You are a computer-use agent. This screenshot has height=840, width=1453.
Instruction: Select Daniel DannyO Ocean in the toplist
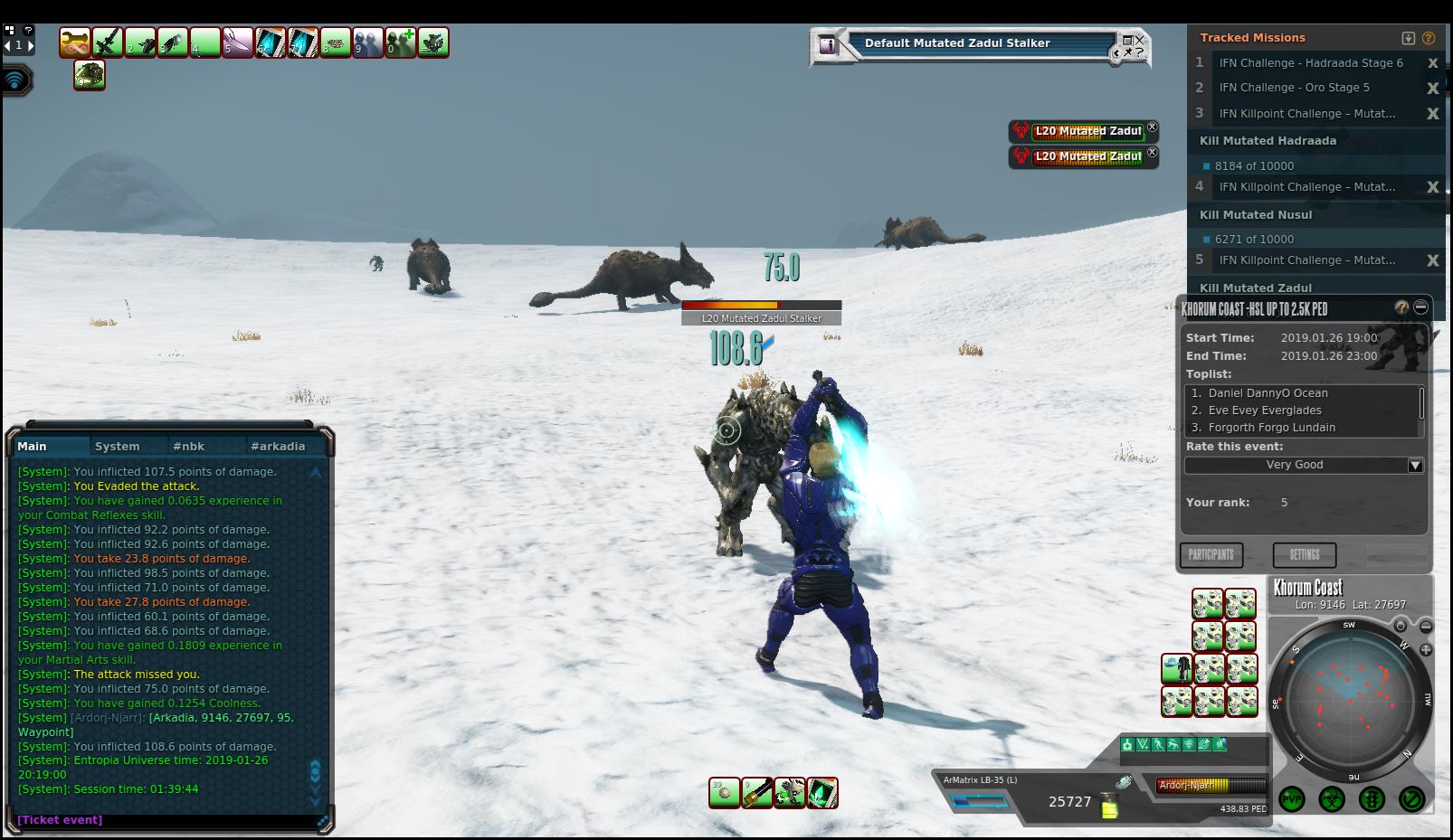(x=1268, y=393)
